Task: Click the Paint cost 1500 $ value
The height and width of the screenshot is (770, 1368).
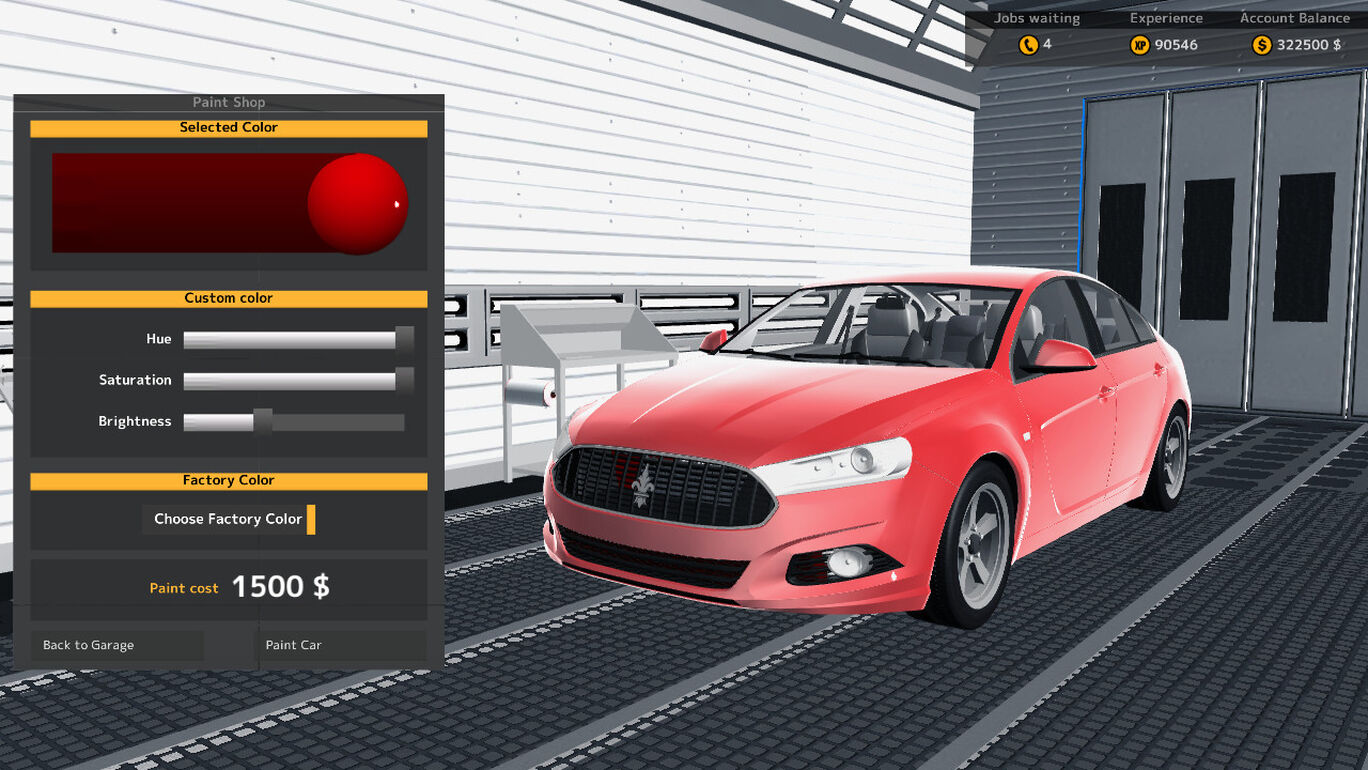Action: click(x=282, y=586)
